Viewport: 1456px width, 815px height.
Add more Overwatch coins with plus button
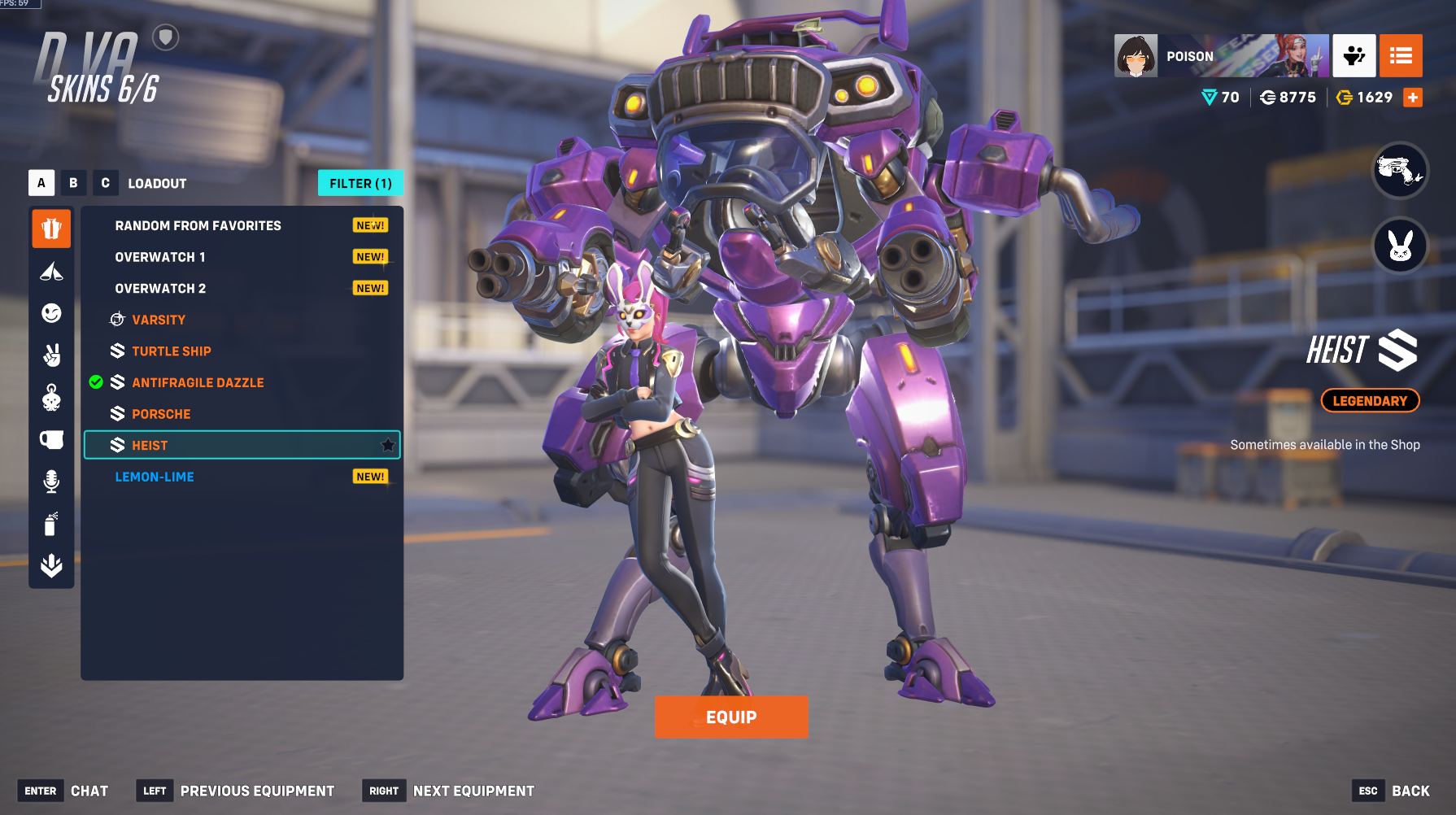pyautogui.click(x=1413, y=98)
